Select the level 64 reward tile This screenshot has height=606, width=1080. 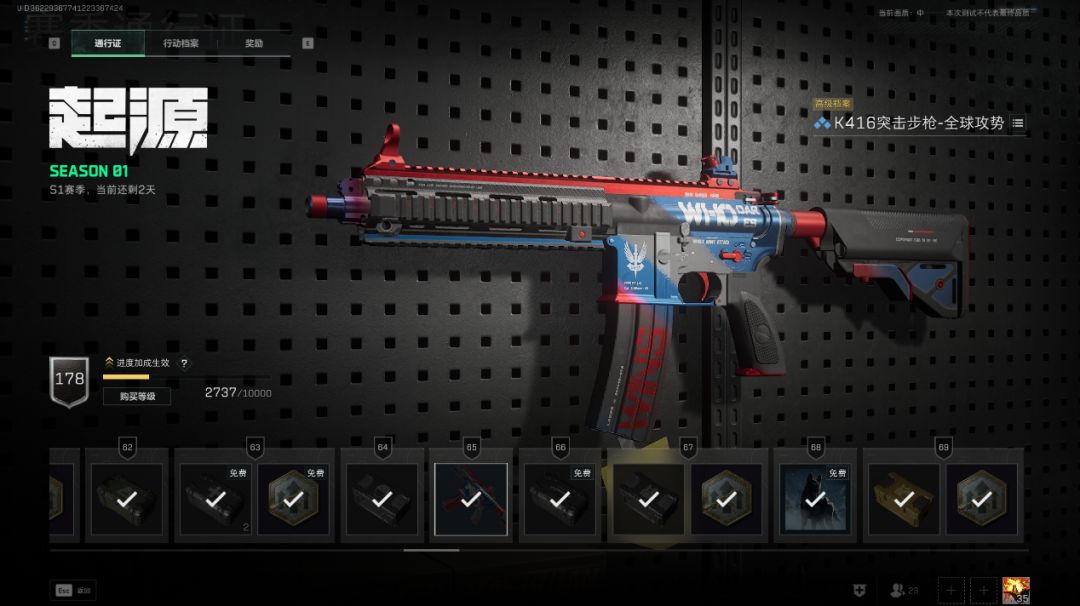(x=382, y=499)
